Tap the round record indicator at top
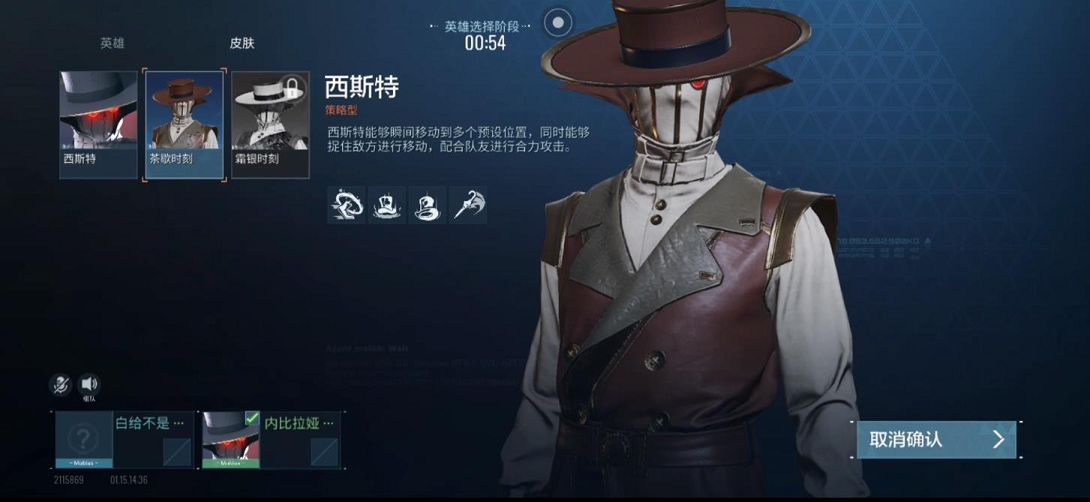The height and width of the screenshot is (502, 1090). pos(558,21)
